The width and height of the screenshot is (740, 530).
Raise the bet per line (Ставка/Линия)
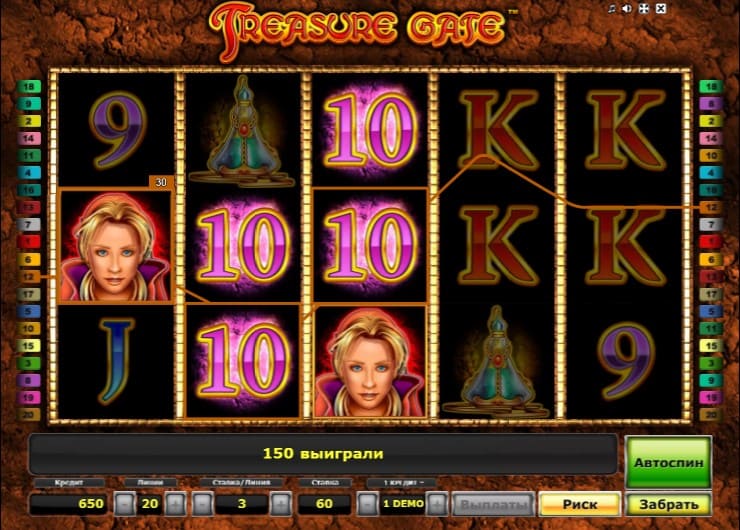coord(280,504)
